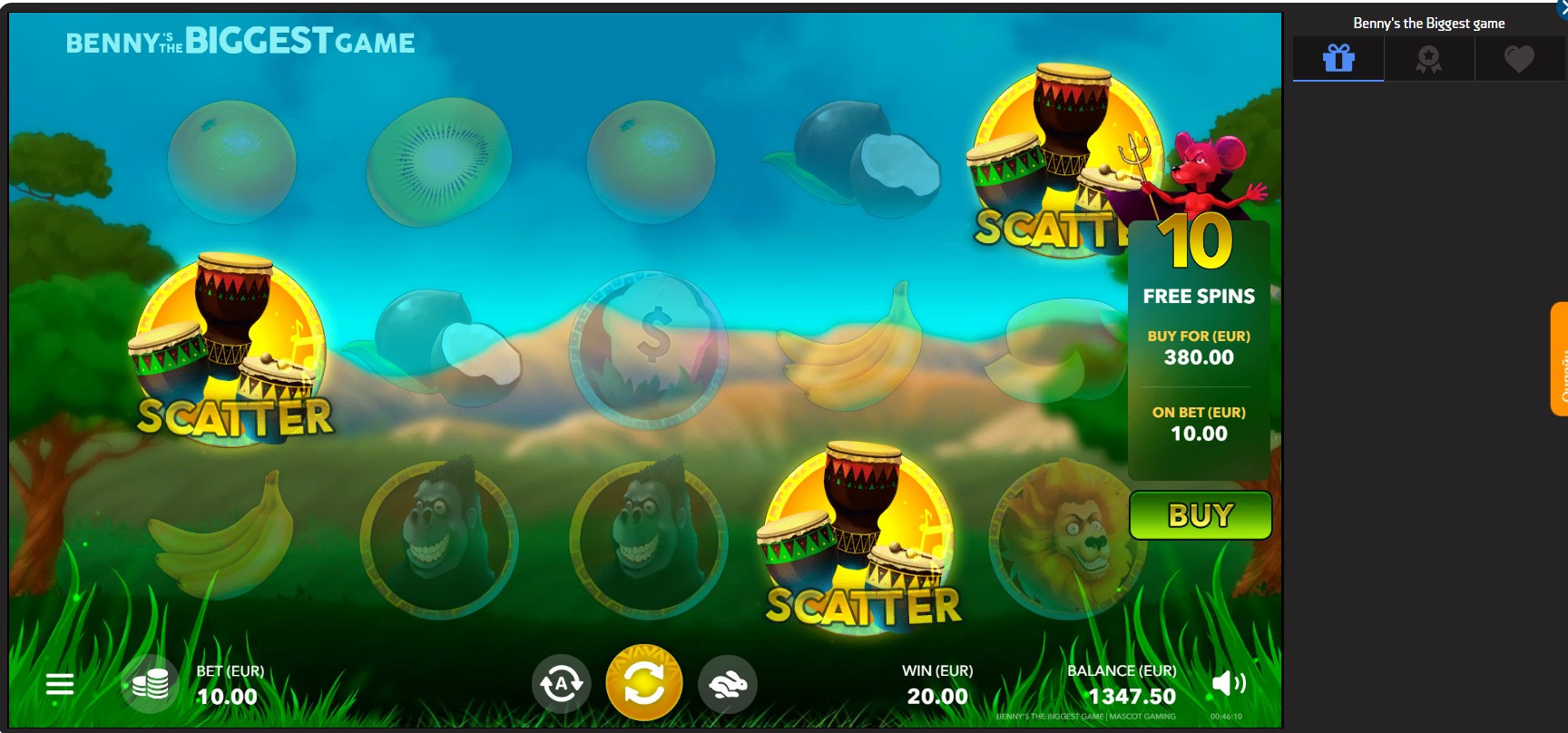Buy the 10 free spins feature
Screen dimensions: 1568x733
[x=1200, y=515]
